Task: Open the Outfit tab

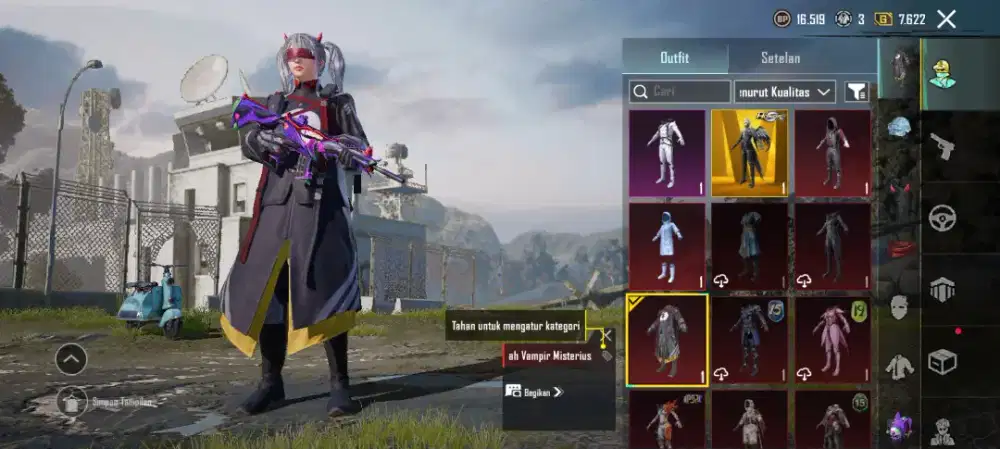Action: pos(675,57)
